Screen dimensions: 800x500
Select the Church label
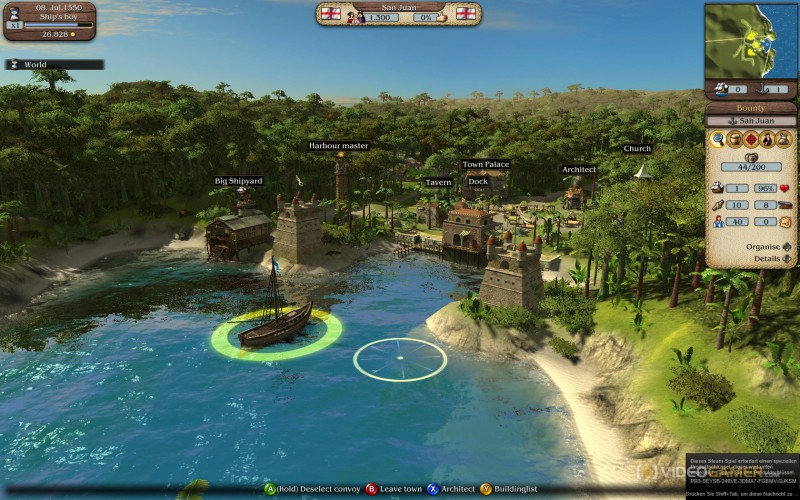pos(637,149)
